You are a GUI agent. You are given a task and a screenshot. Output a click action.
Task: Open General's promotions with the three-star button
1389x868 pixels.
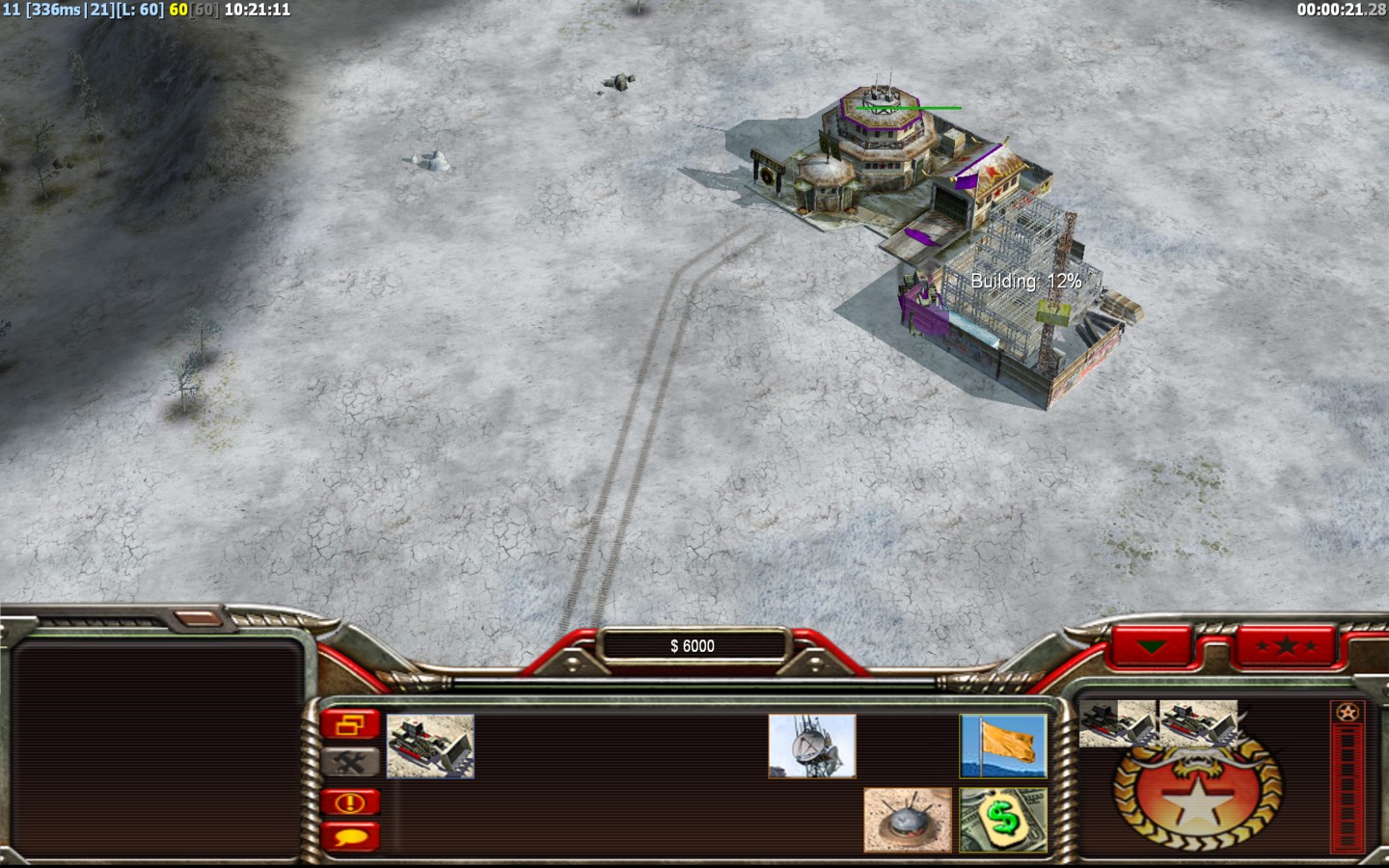tap(1287, 646)
